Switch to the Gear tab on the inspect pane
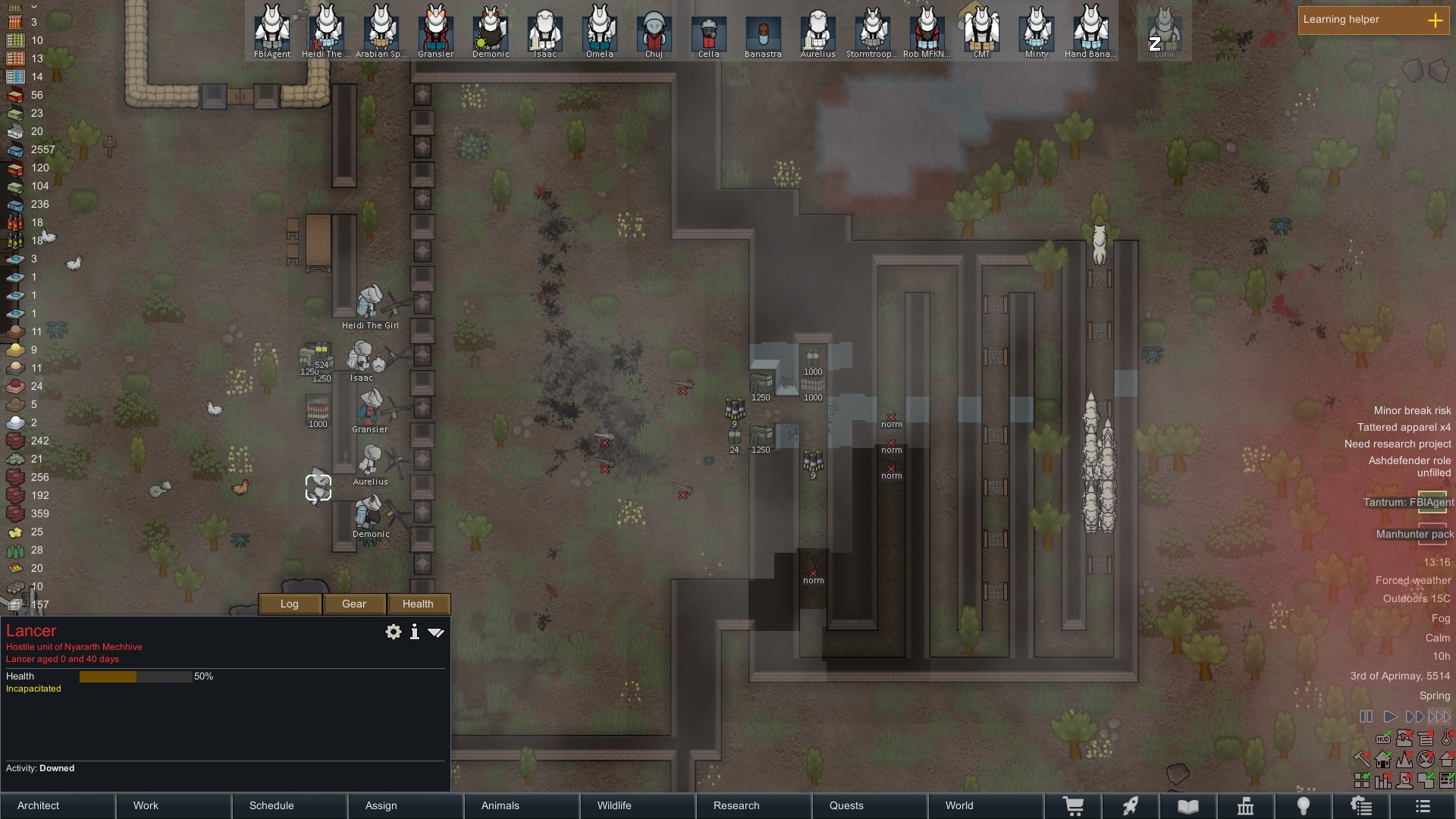1456x819 pixels. tap(353, 604)
